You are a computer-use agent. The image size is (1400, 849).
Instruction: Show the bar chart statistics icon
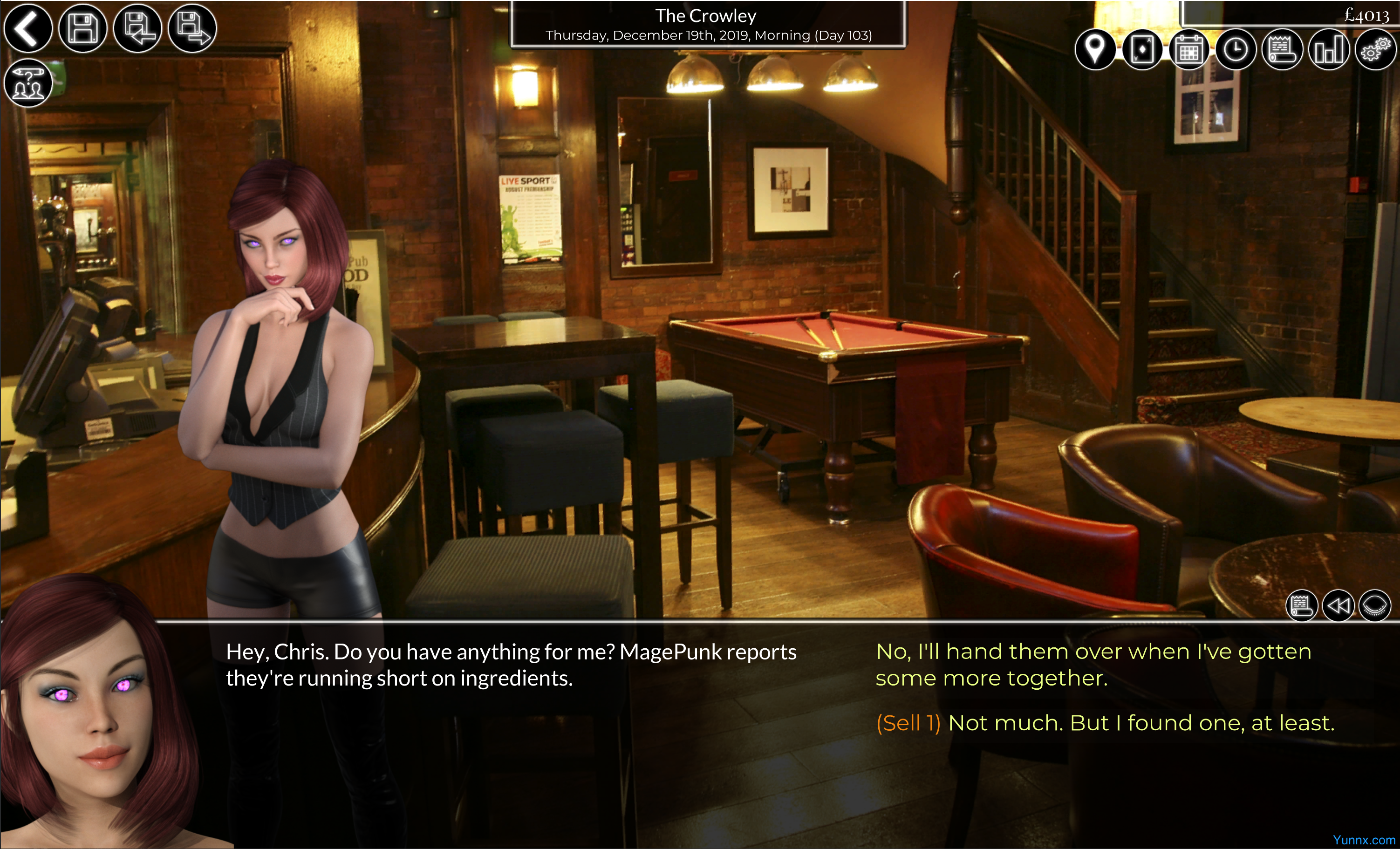pos(1328,50)
